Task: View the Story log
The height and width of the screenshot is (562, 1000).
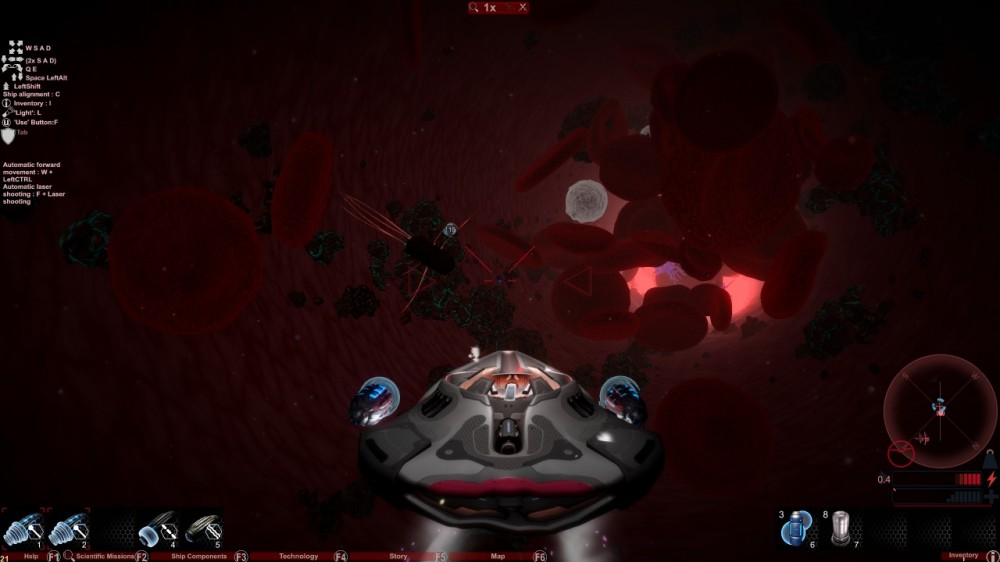Action: point(398,556)
